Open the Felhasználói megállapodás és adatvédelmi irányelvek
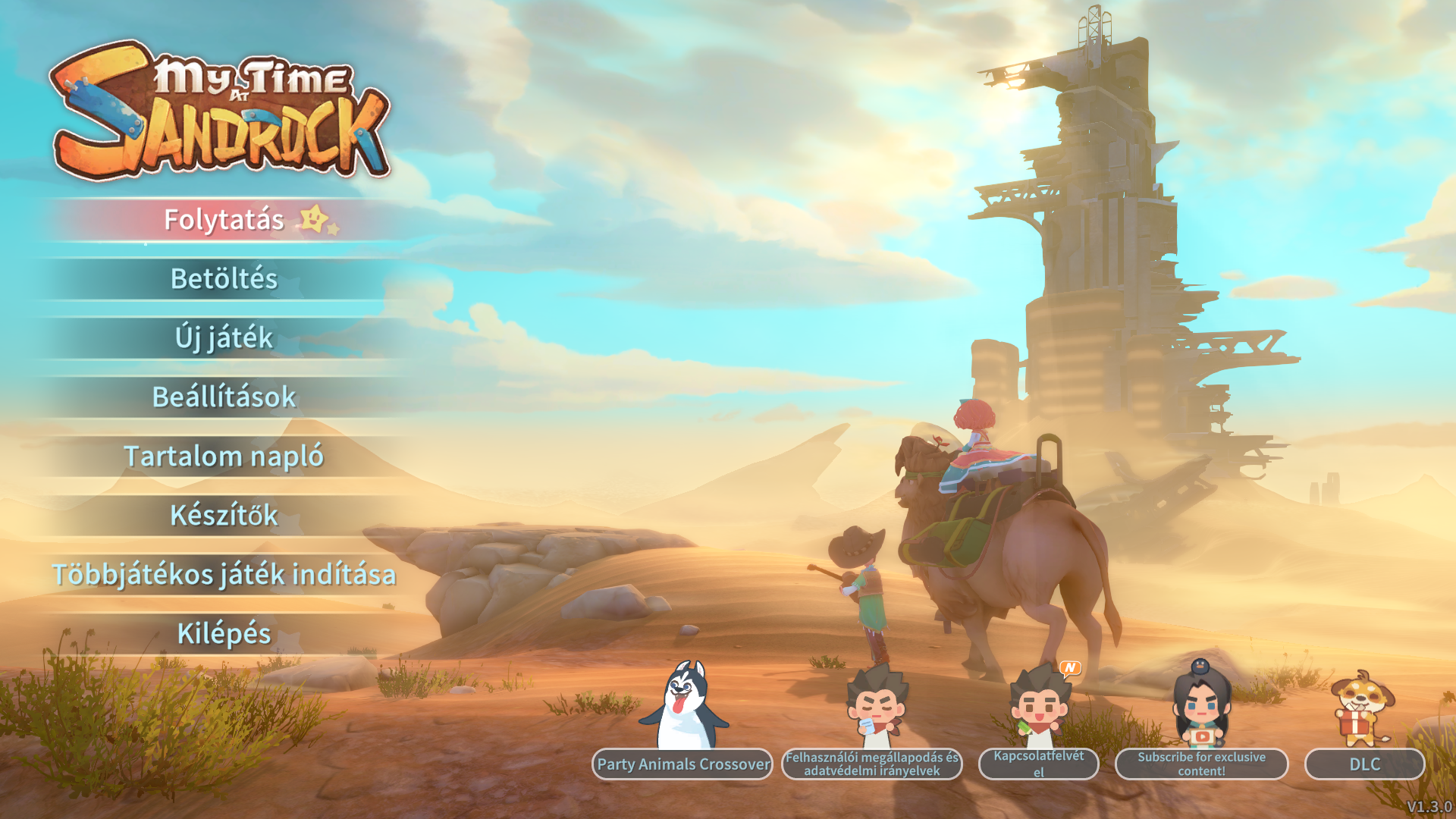This screenshot has width=1456, height=819. click(872, 764)
